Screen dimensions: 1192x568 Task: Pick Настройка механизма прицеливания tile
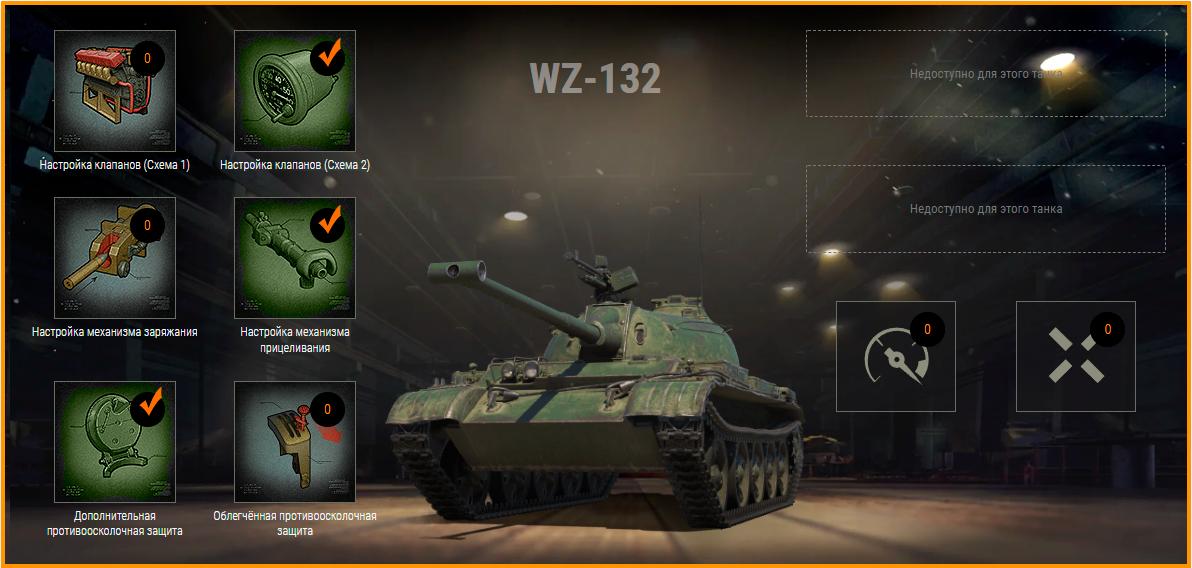pyautogui.click(x=295, y=257)
